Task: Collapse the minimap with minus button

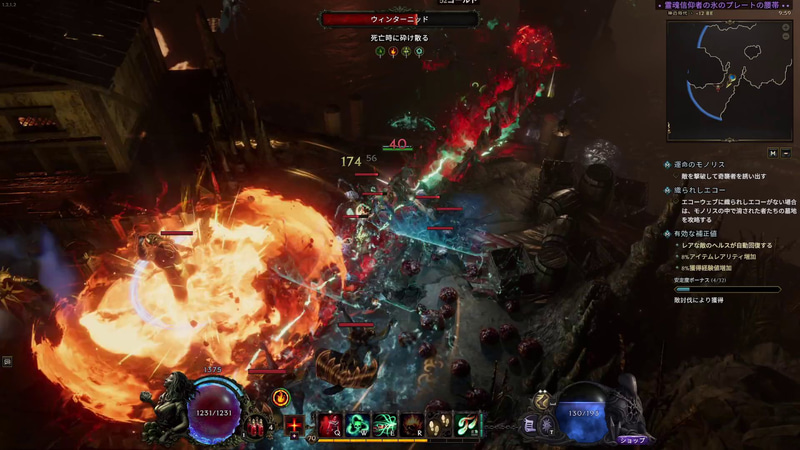Action: point(786,153)
